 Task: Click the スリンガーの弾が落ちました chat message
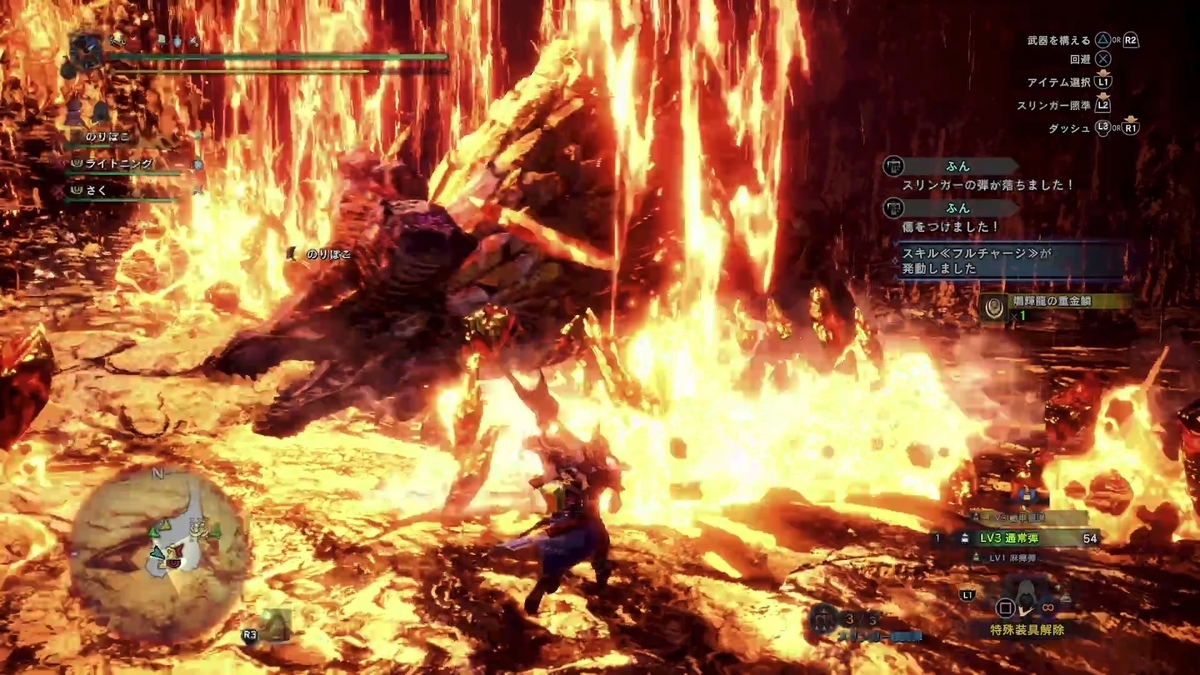point(985,185)
